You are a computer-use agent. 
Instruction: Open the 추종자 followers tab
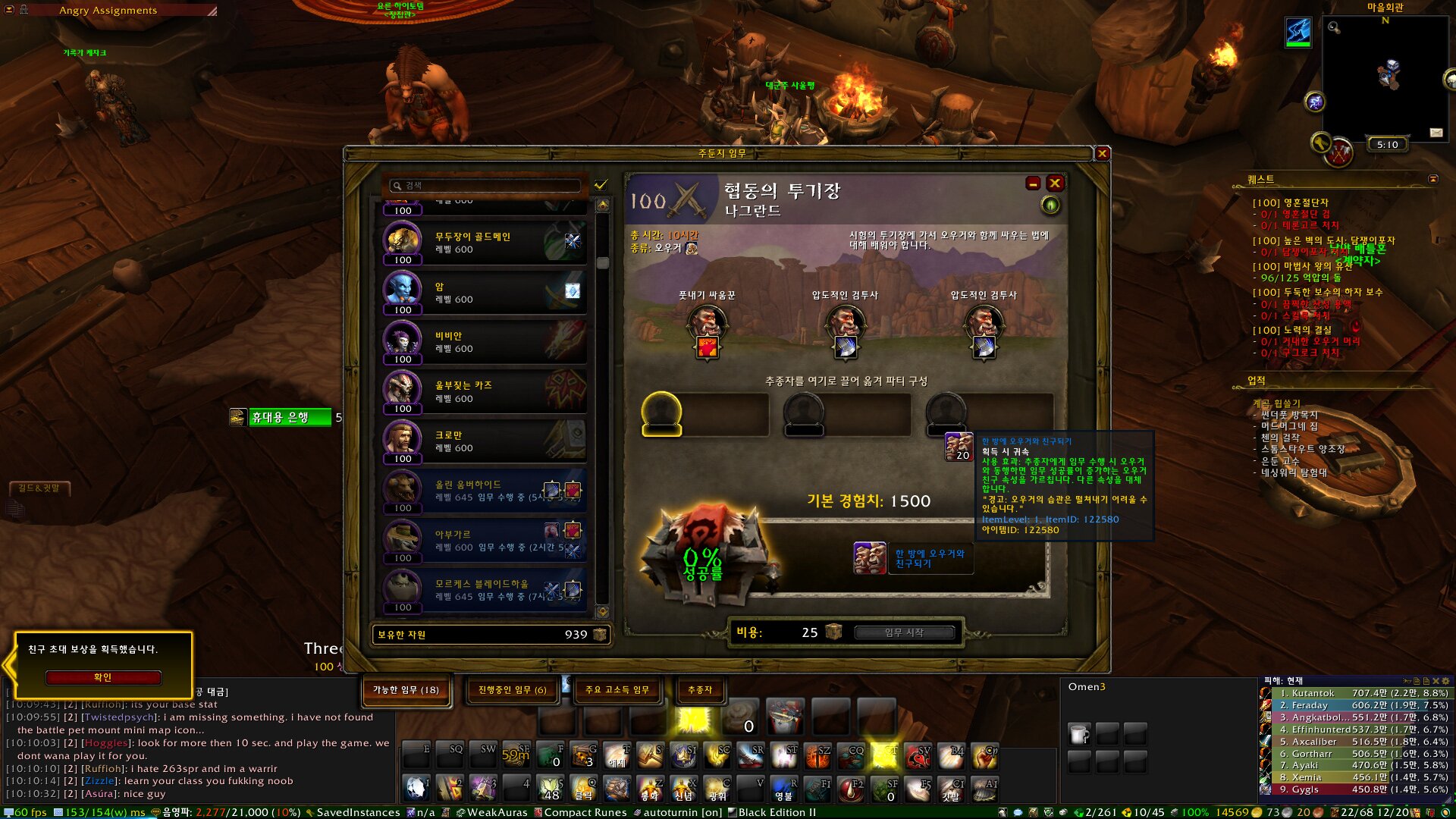pos(699,690)
